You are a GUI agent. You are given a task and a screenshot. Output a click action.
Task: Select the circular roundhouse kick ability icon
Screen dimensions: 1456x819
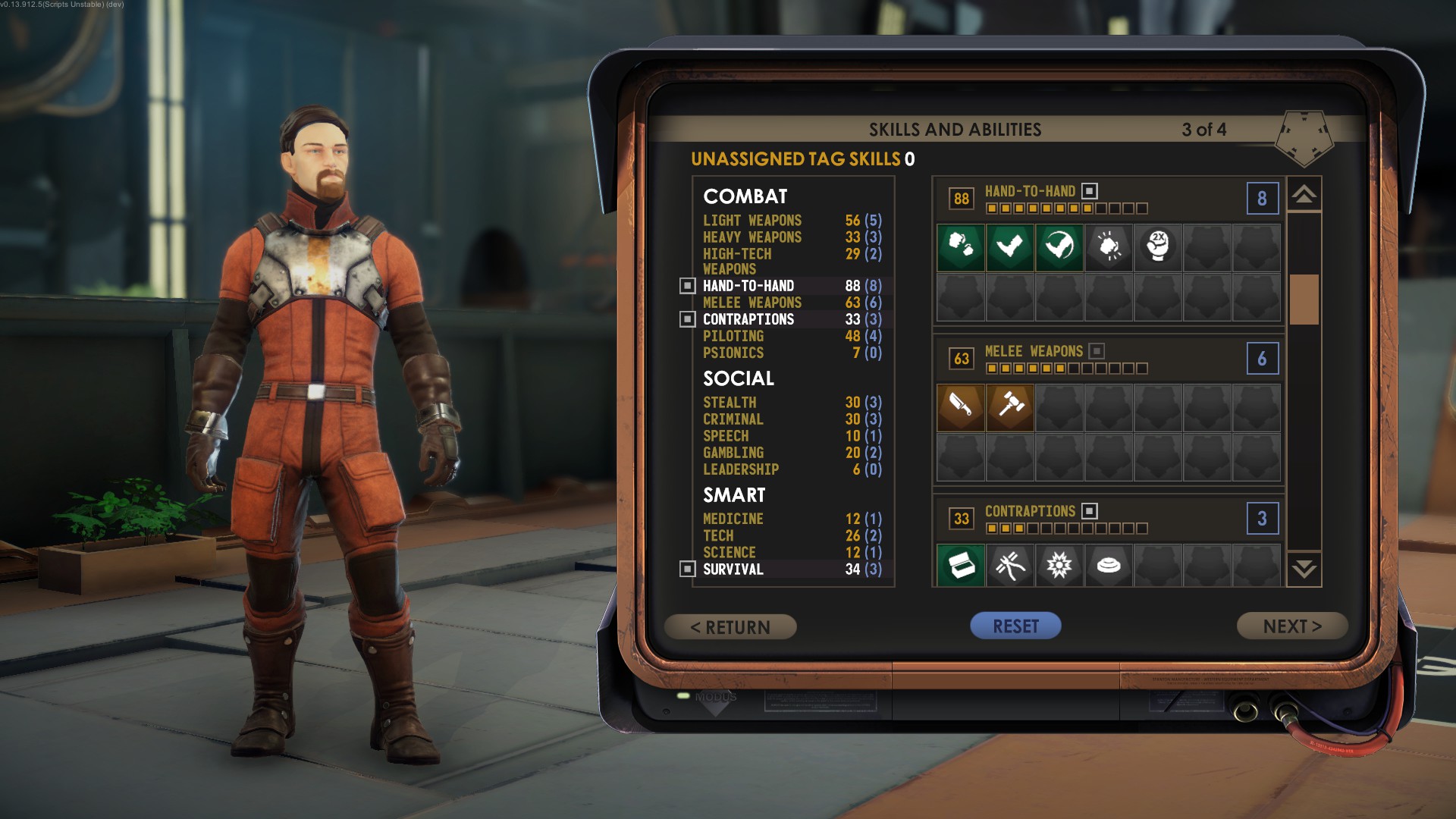[x=1059, y=247]
